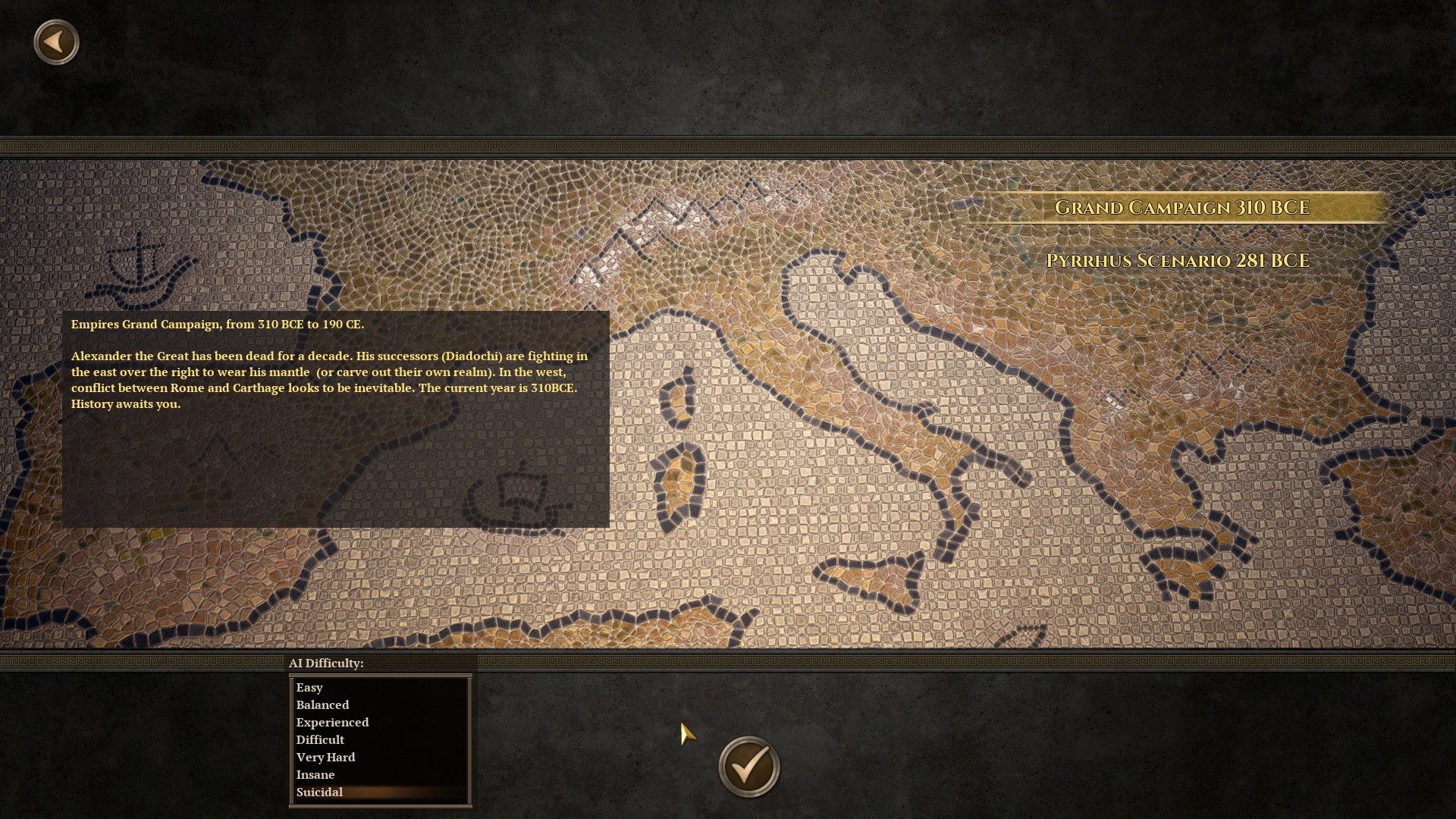Choose Insane AI difficulty
The image size is (1456, 819).
coord(315,775)
